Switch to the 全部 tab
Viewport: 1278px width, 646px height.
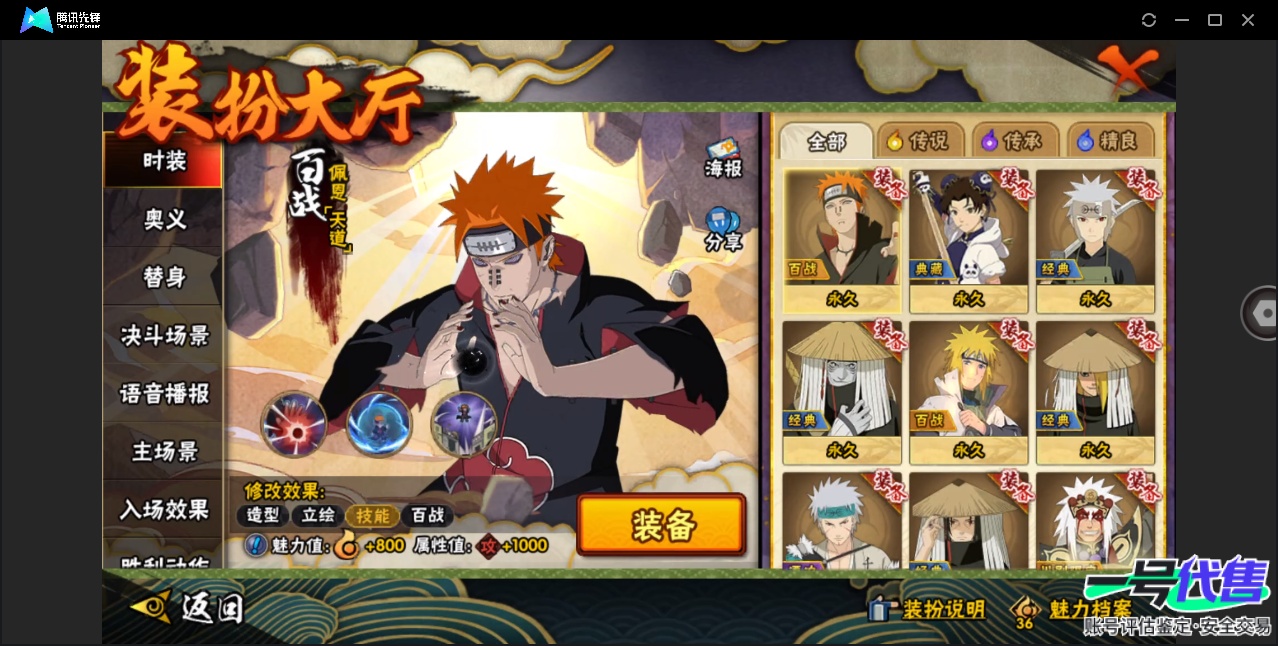click(x=826, y=142)
